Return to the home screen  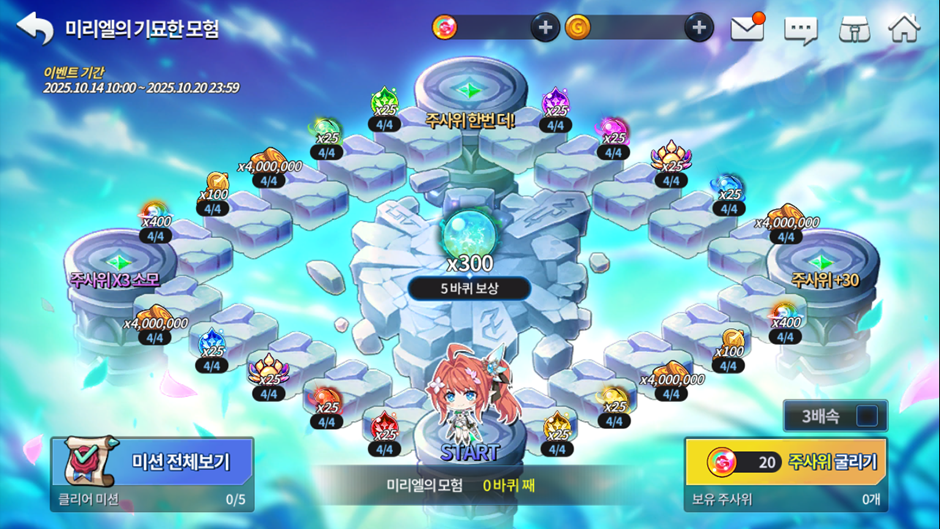coord(904,28)
